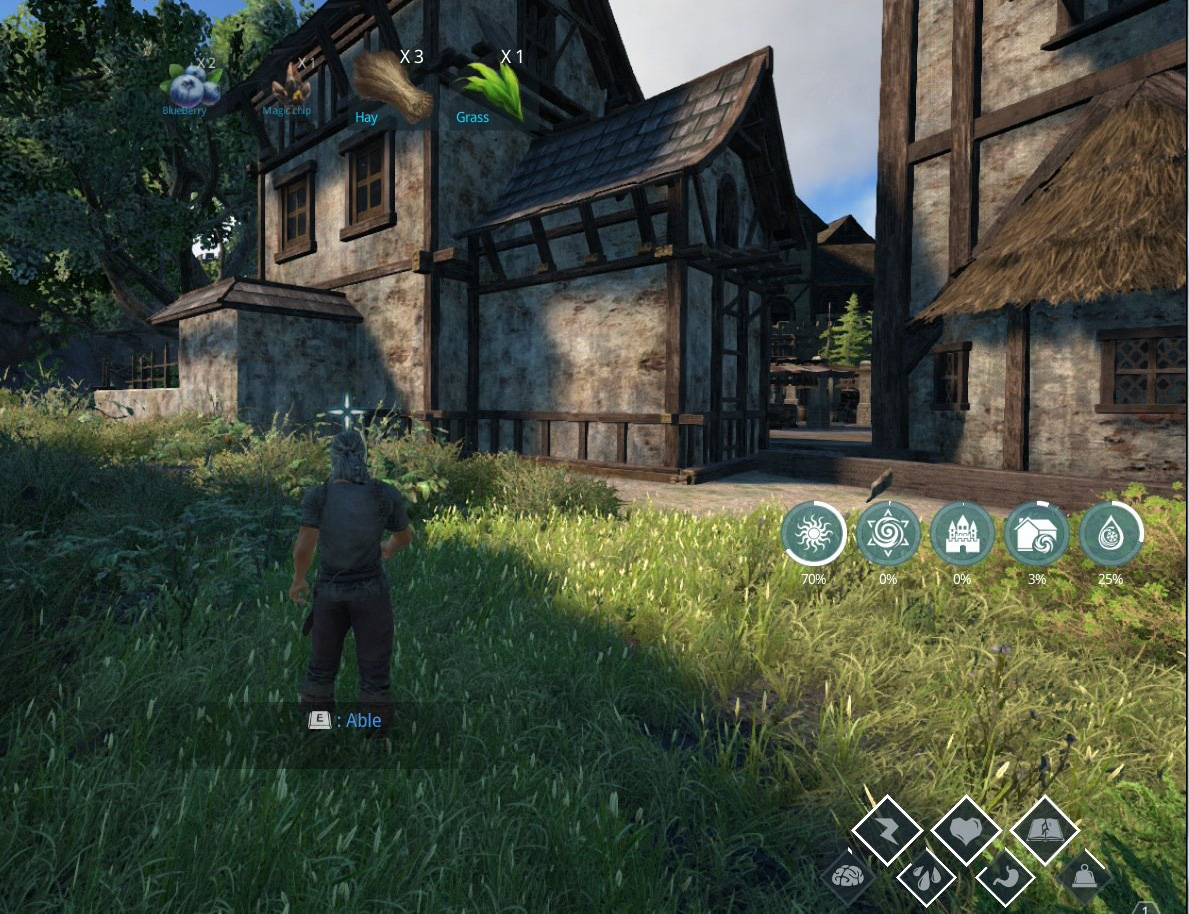The image size is (1189, 914).
Task: Open the house with spiral icon
Action: click(1036, 535)
